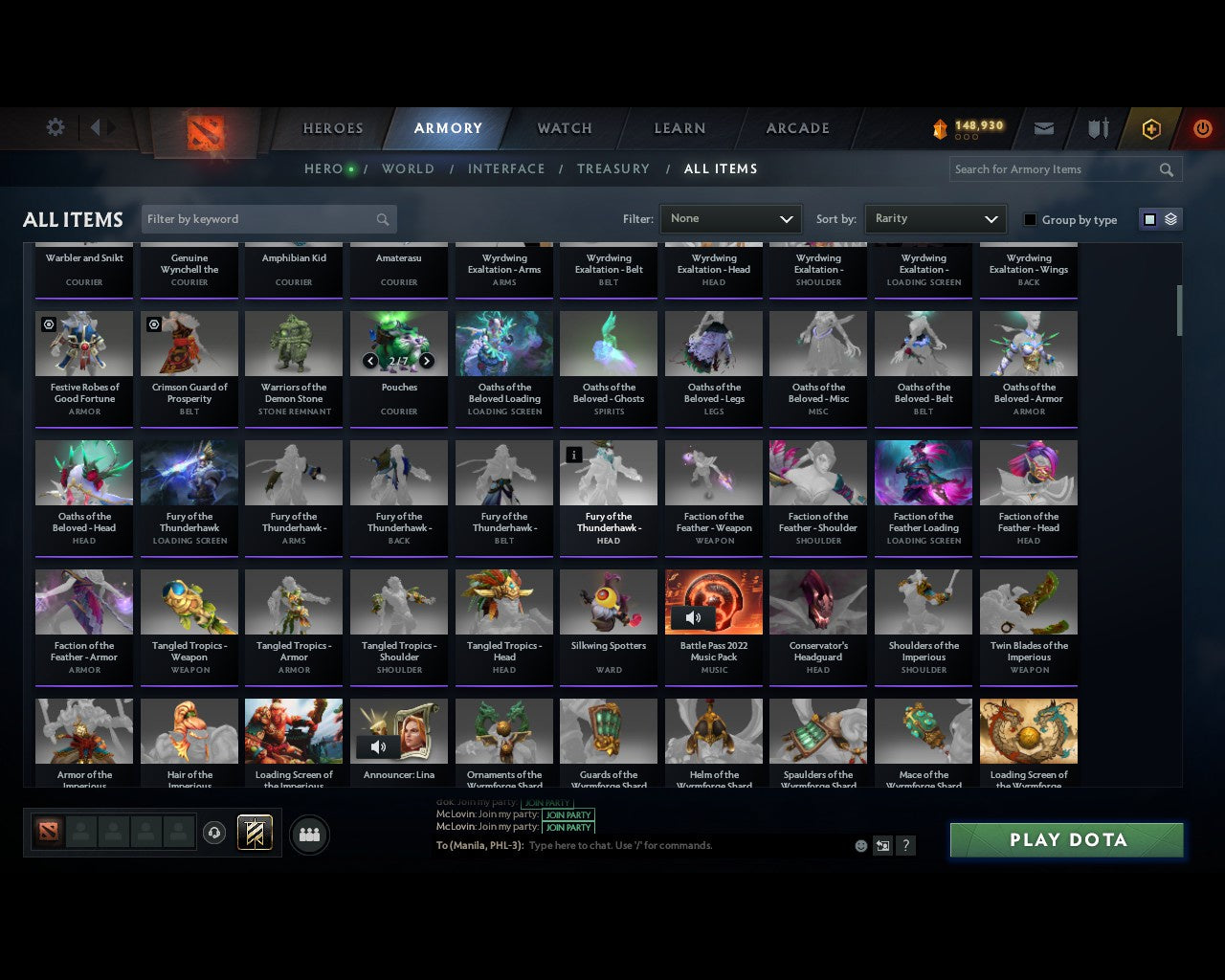Viewport: 1225px width, 980px height.
Task: Click the voice chat headset icon
Action: (214, 833)
